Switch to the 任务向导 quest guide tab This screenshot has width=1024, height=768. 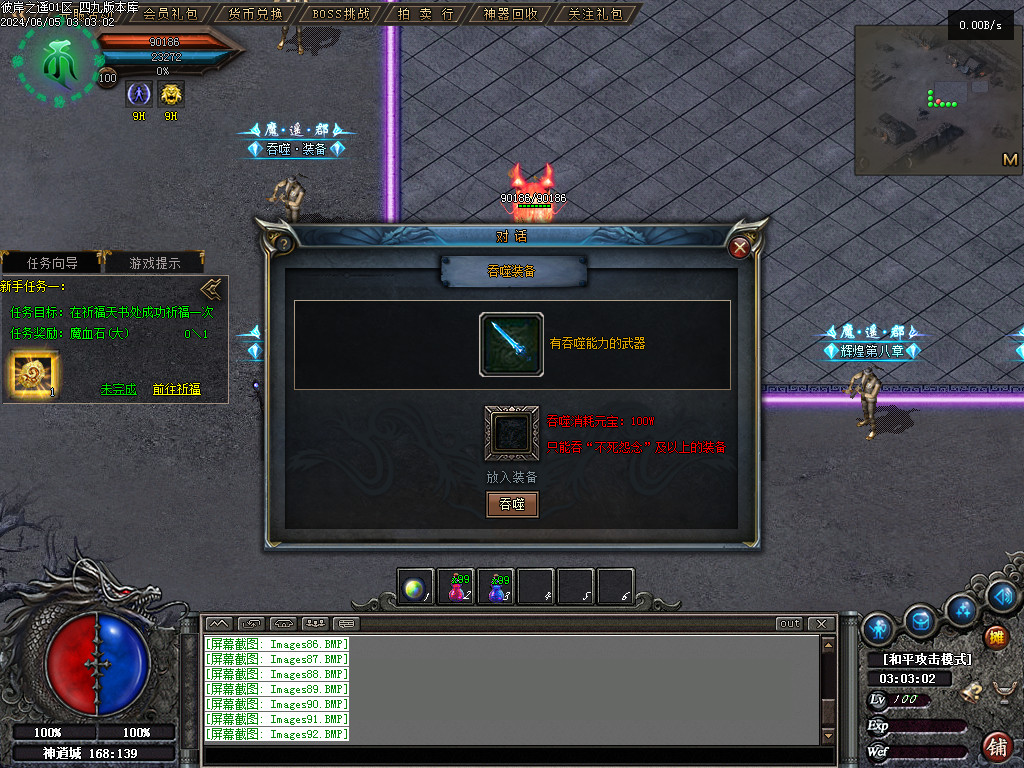click(52, 263)
